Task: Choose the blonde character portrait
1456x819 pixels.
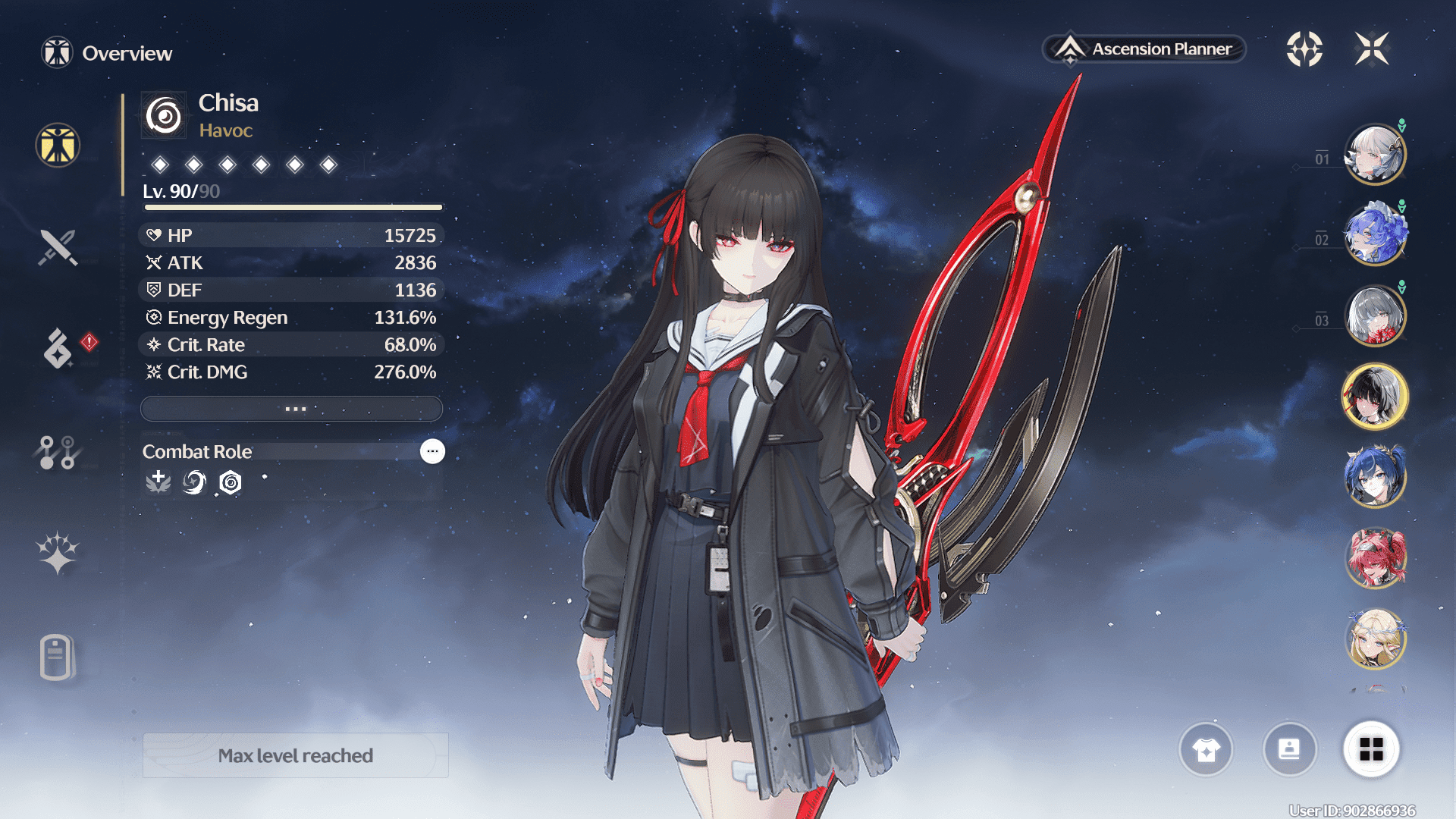Action: (x=1375, y=639)
